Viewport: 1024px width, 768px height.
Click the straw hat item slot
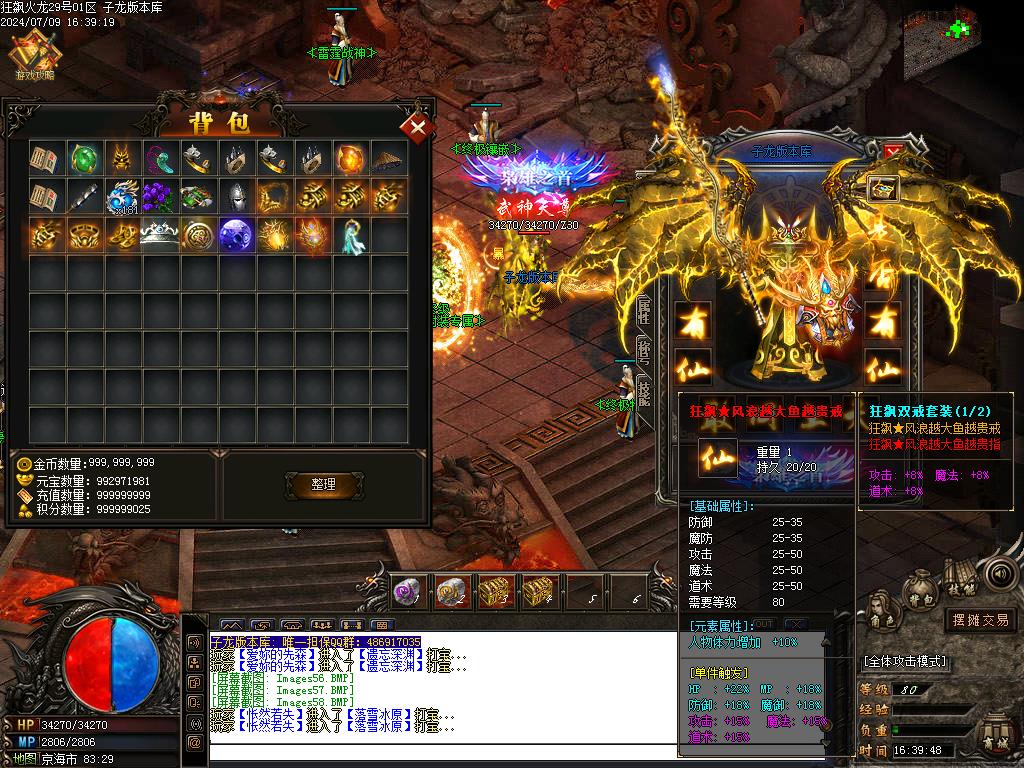[x=388, y=158]
